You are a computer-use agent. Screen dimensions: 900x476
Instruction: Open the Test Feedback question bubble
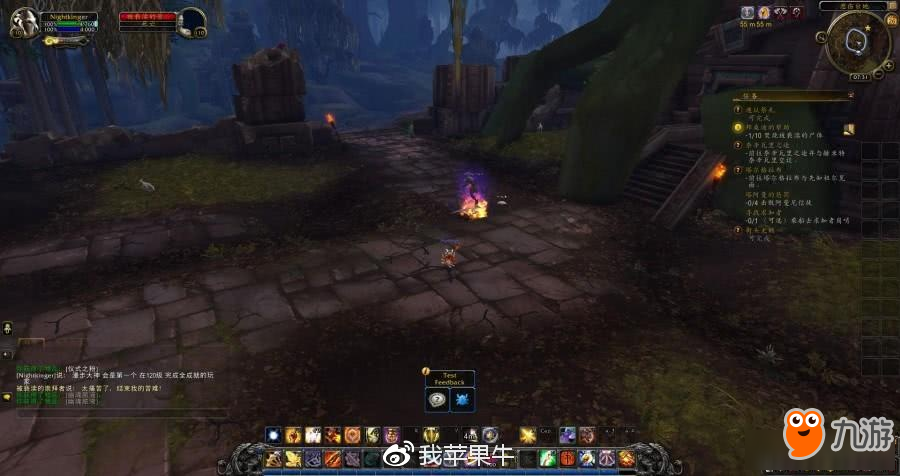click(x=437, y=399)
